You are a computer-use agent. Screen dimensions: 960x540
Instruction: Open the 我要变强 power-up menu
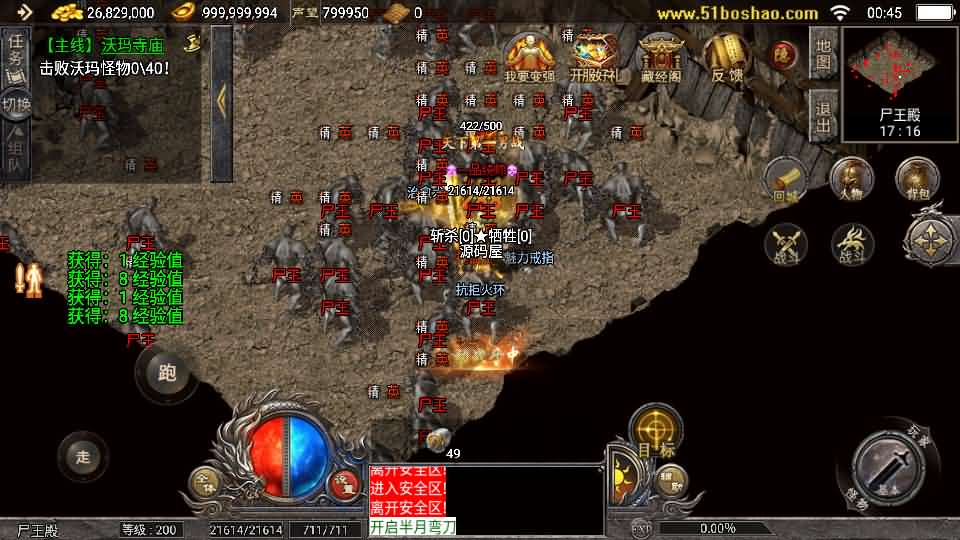(x=530, y=57)
